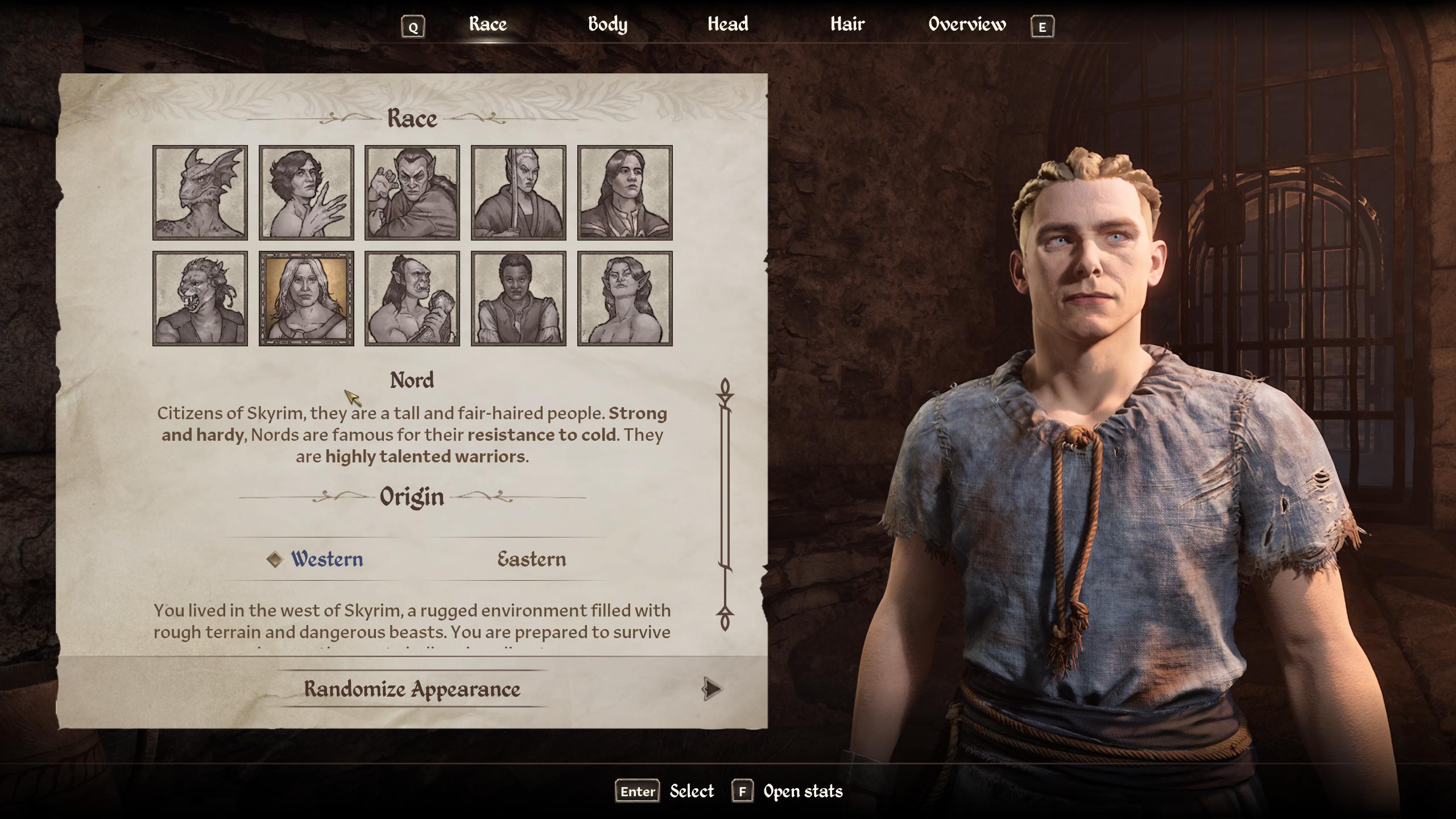Open the Body customization tab
Image resolution: width=1456 pixels, height=819 pixels.
point(607,24)
